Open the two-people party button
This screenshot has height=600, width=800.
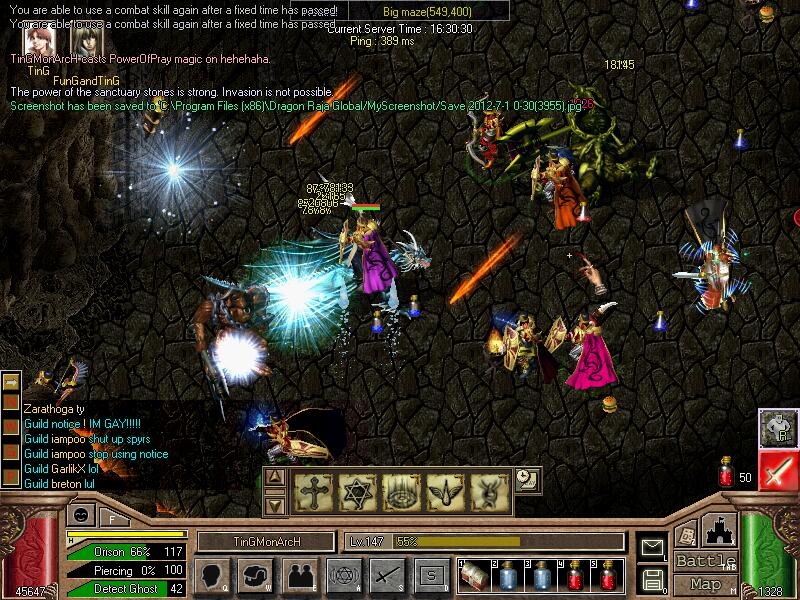(299, 575)
